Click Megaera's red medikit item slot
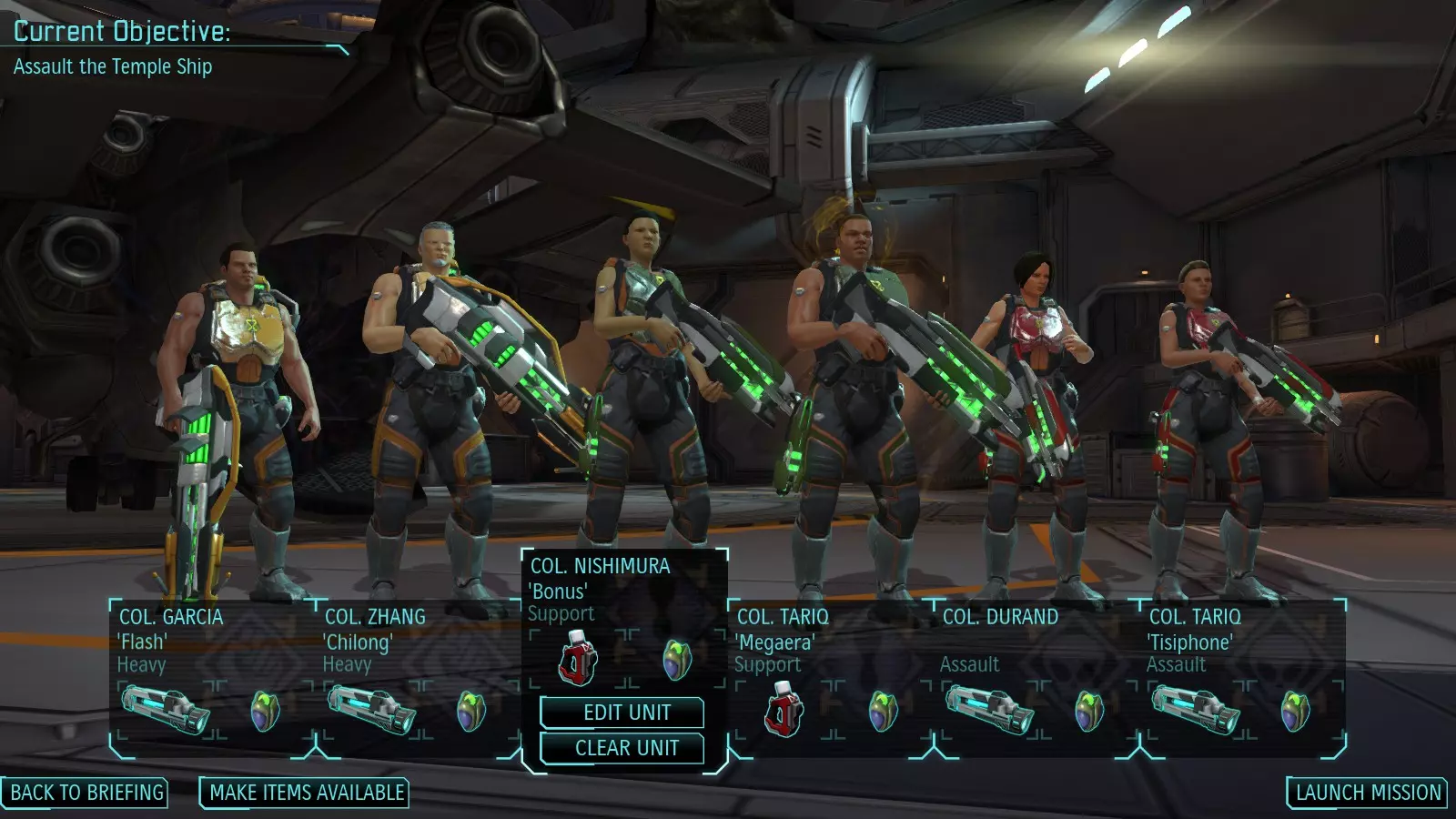 pyautogui.click(x=784, y=710)
